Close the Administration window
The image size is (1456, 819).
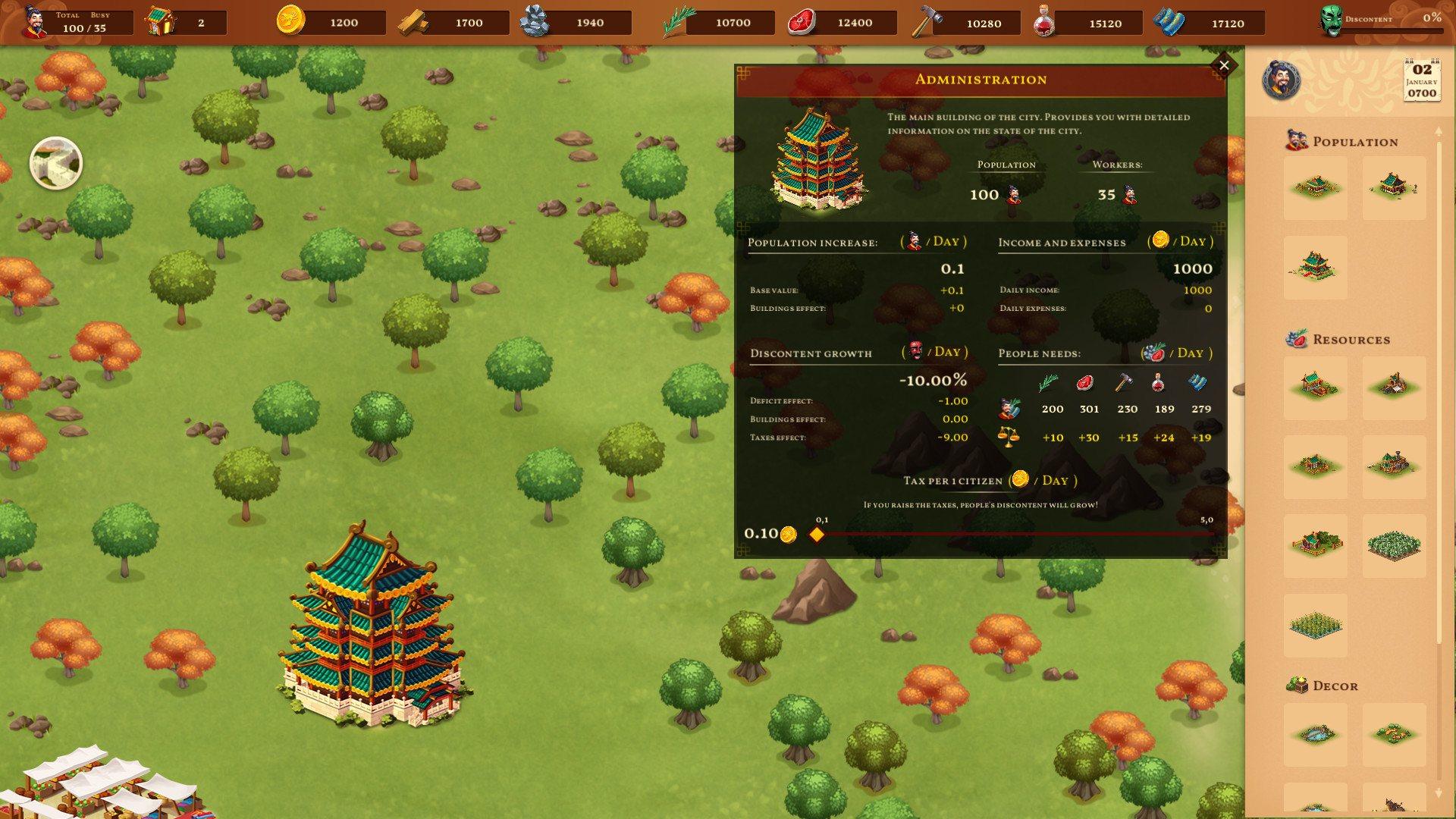coord(1224,64)
